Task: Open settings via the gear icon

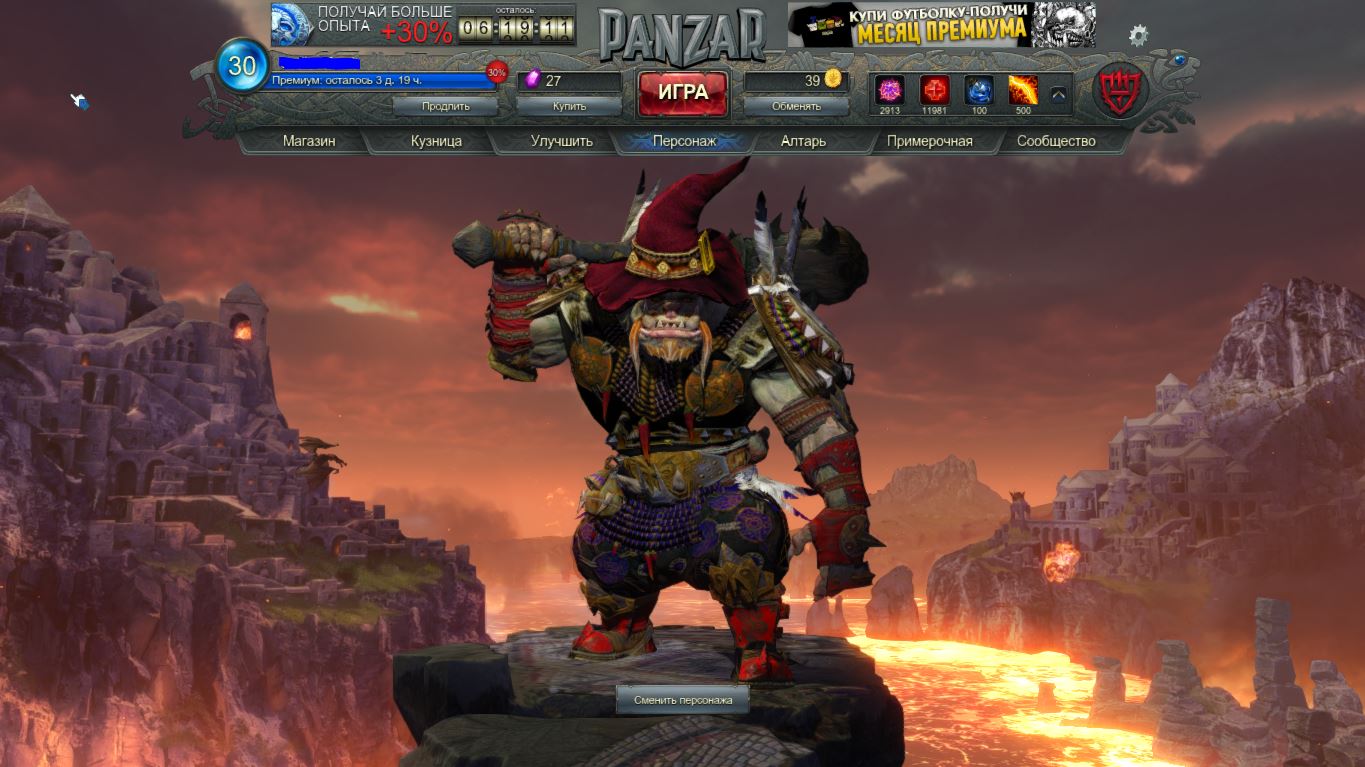Action: (x=1138, y=36)
